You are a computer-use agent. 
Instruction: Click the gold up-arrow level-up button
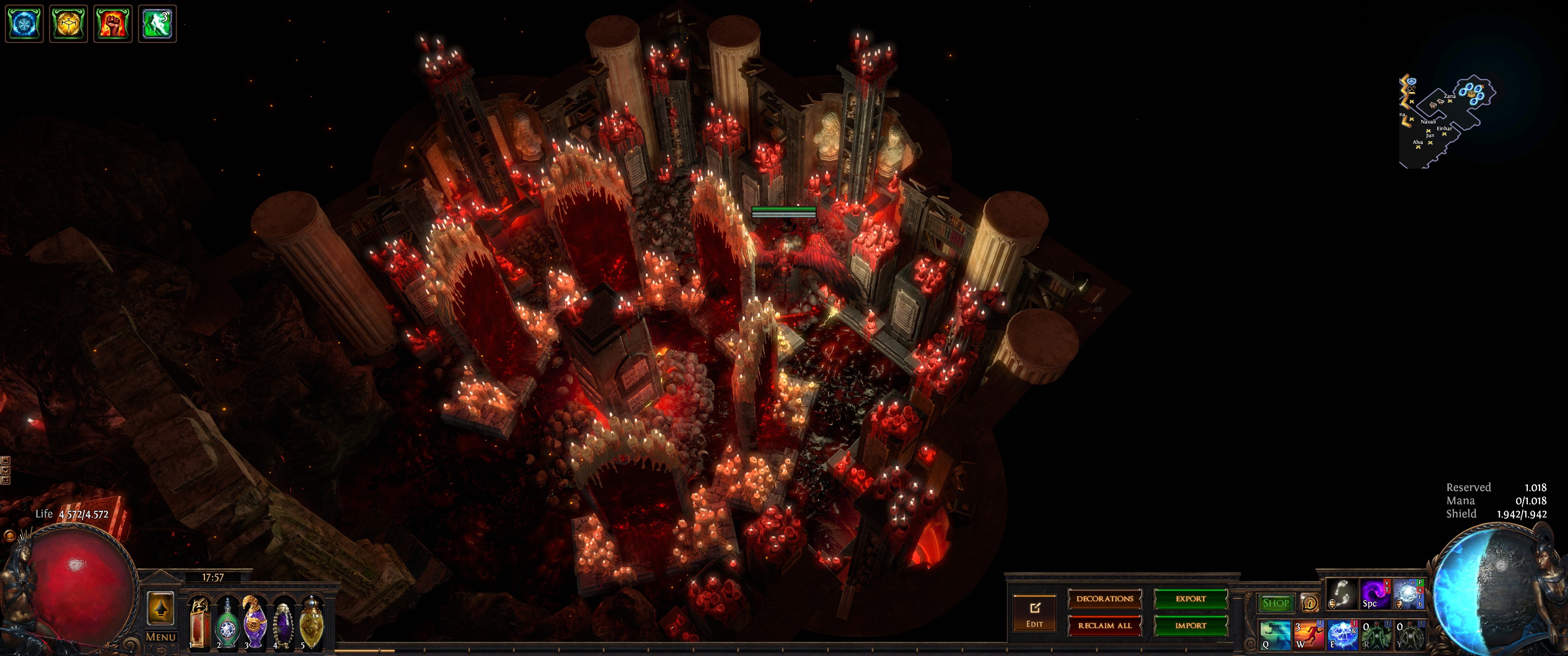pos(161,608)
